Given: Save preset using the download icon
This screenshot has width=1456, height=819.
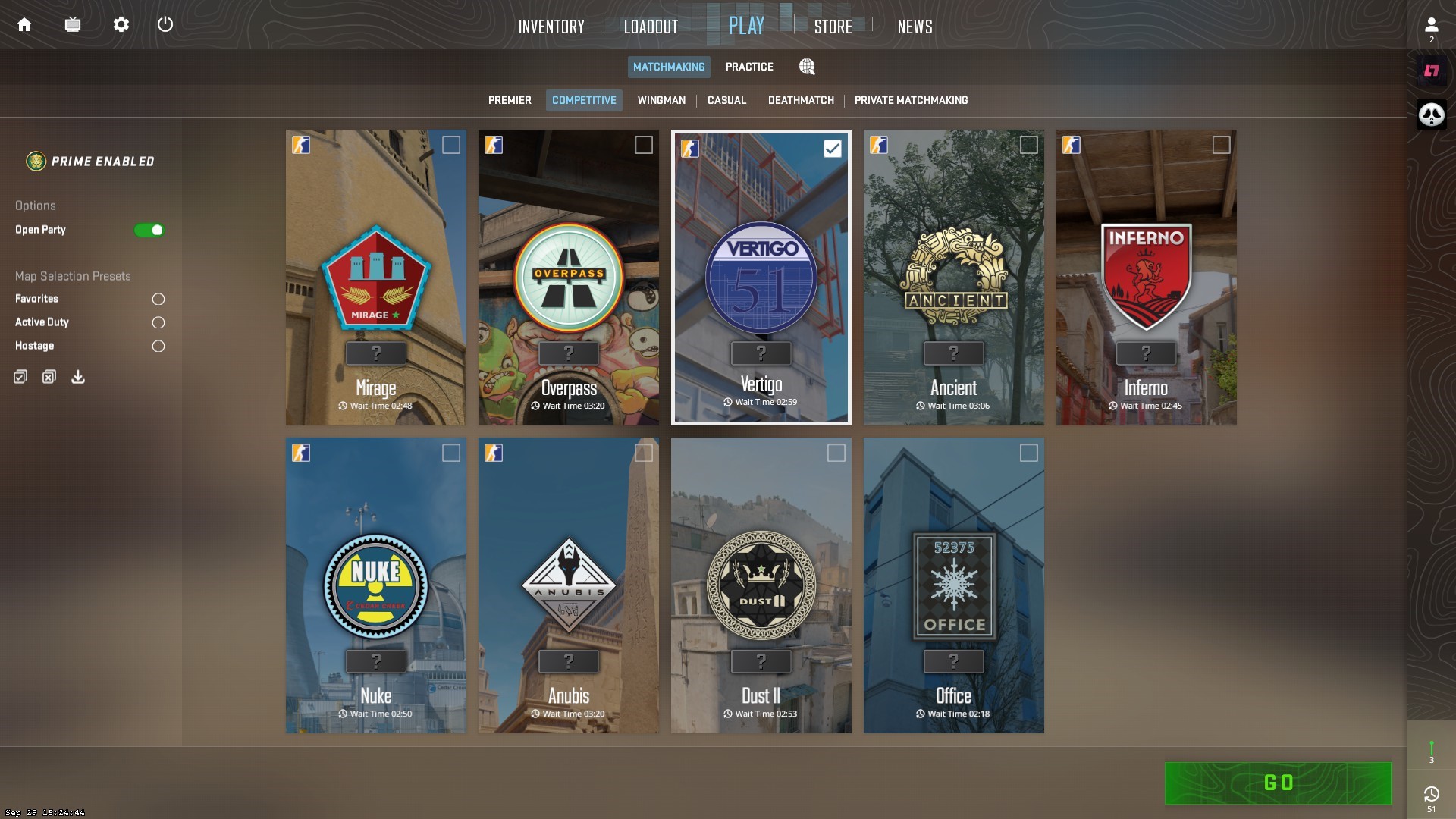Looking at the screenshot, I should (x=77, y=376).
